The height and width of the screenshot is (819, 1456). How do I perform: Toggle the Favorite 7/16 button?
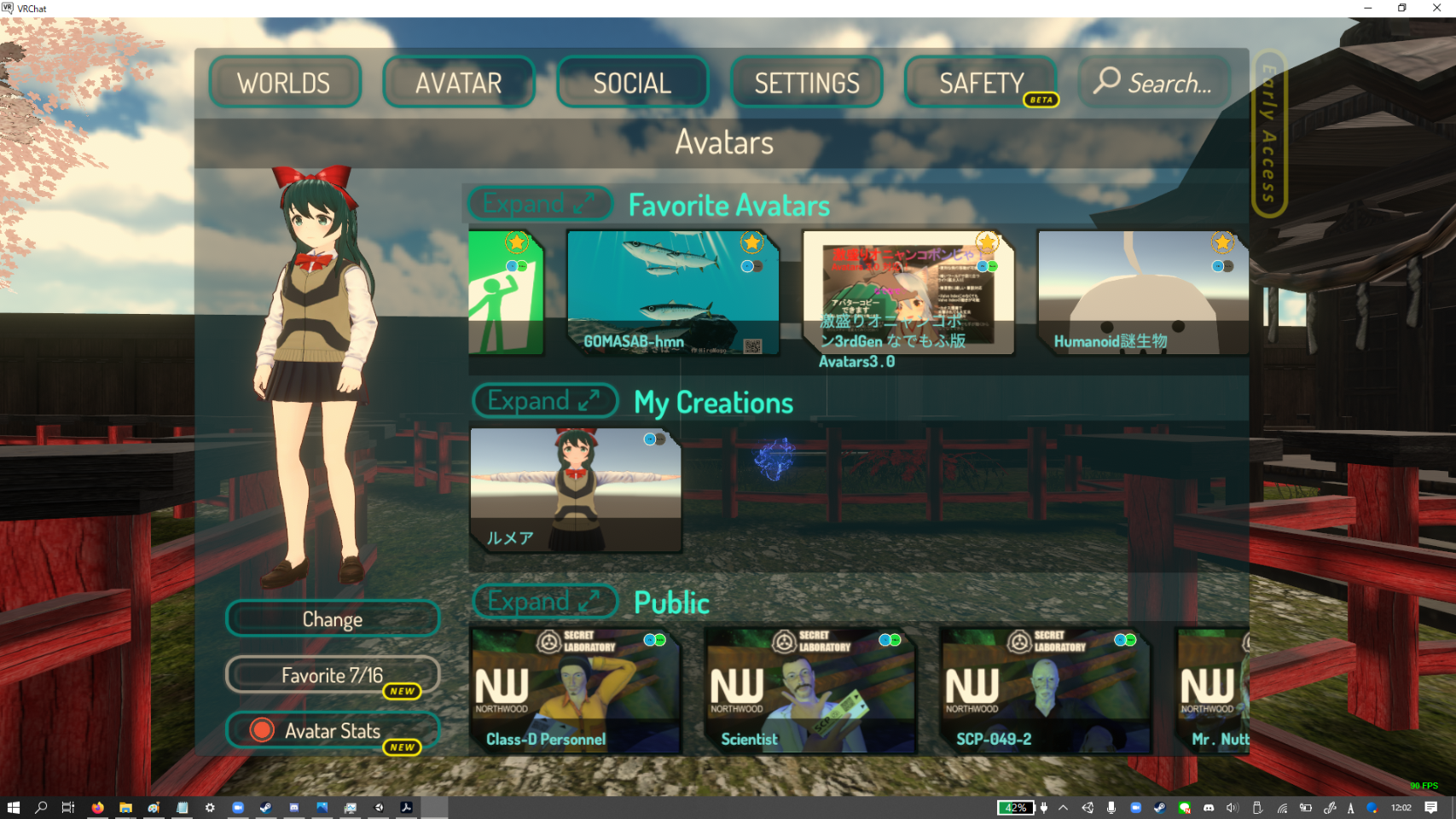point(333,676)
